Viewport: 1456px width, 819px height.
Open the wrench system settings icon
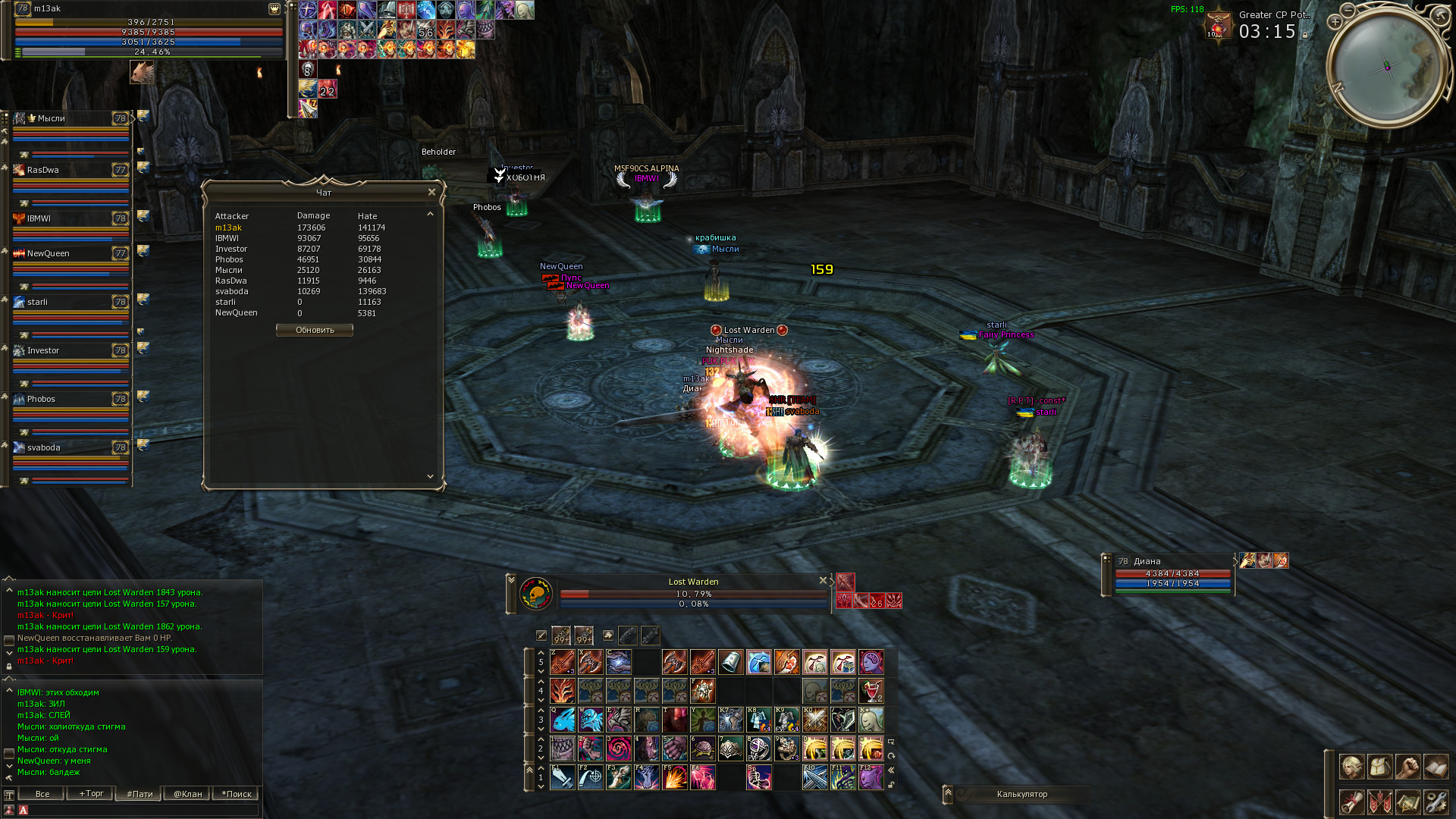click(1436, 801)
